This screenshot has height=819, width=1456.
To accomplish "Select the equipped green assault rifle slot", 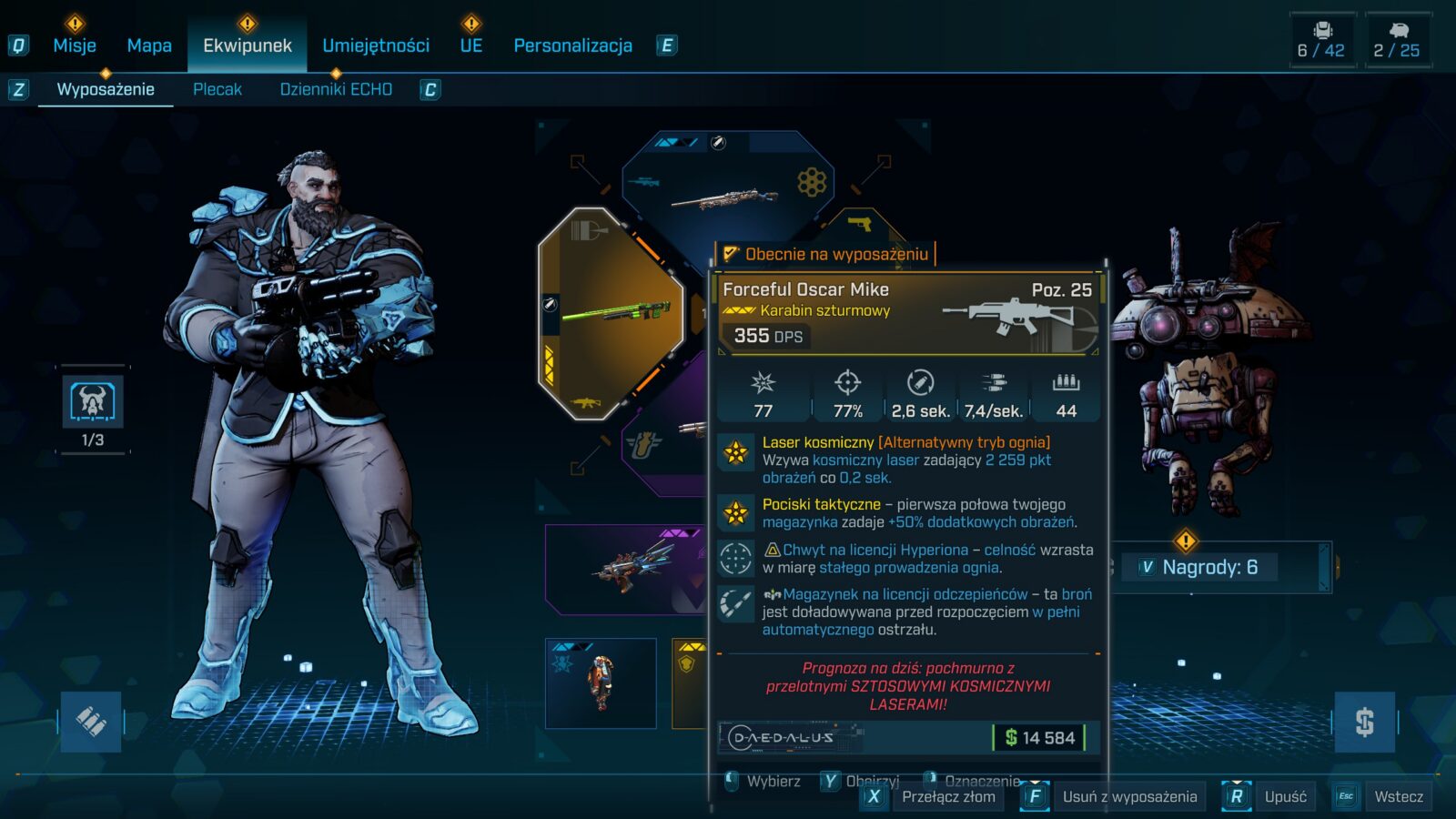I will pyautogui.click(x=610, y=314).
